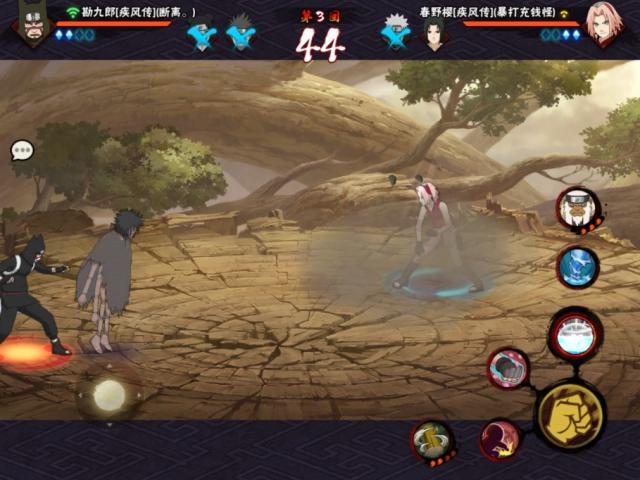This screenshot has height=480, width=640.
Task: Select Kankuro's player portrait
Action: 32,23
